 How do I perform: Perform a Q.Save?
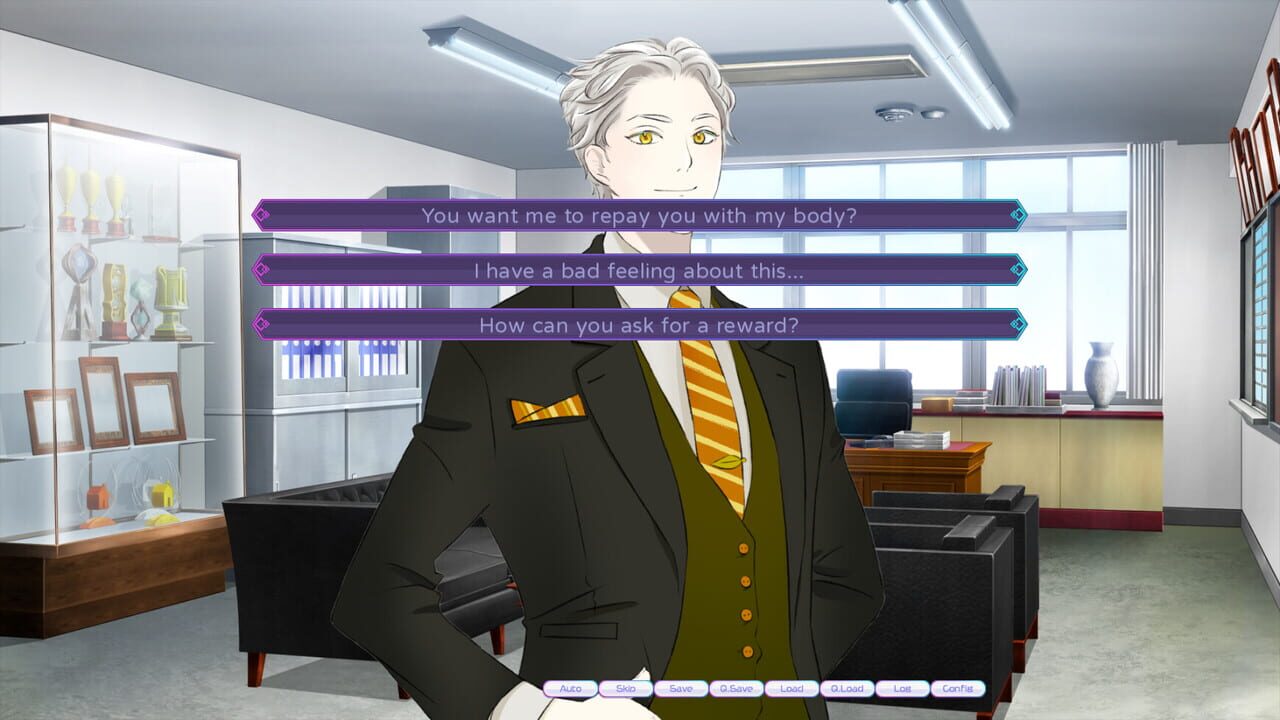point(737,689)
